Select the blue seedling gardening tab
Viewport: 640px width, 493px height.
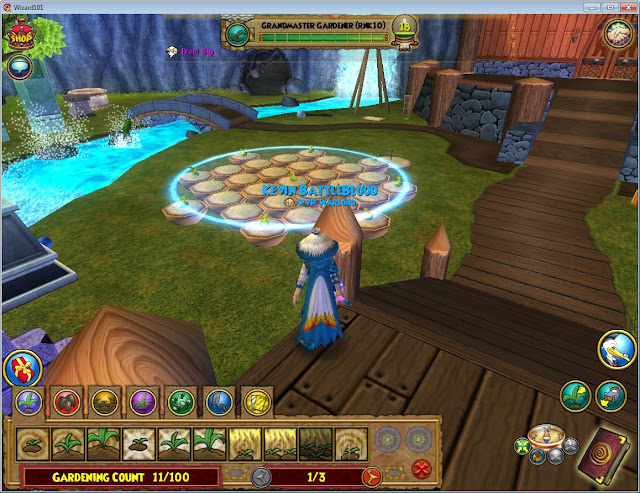[28, 402]
